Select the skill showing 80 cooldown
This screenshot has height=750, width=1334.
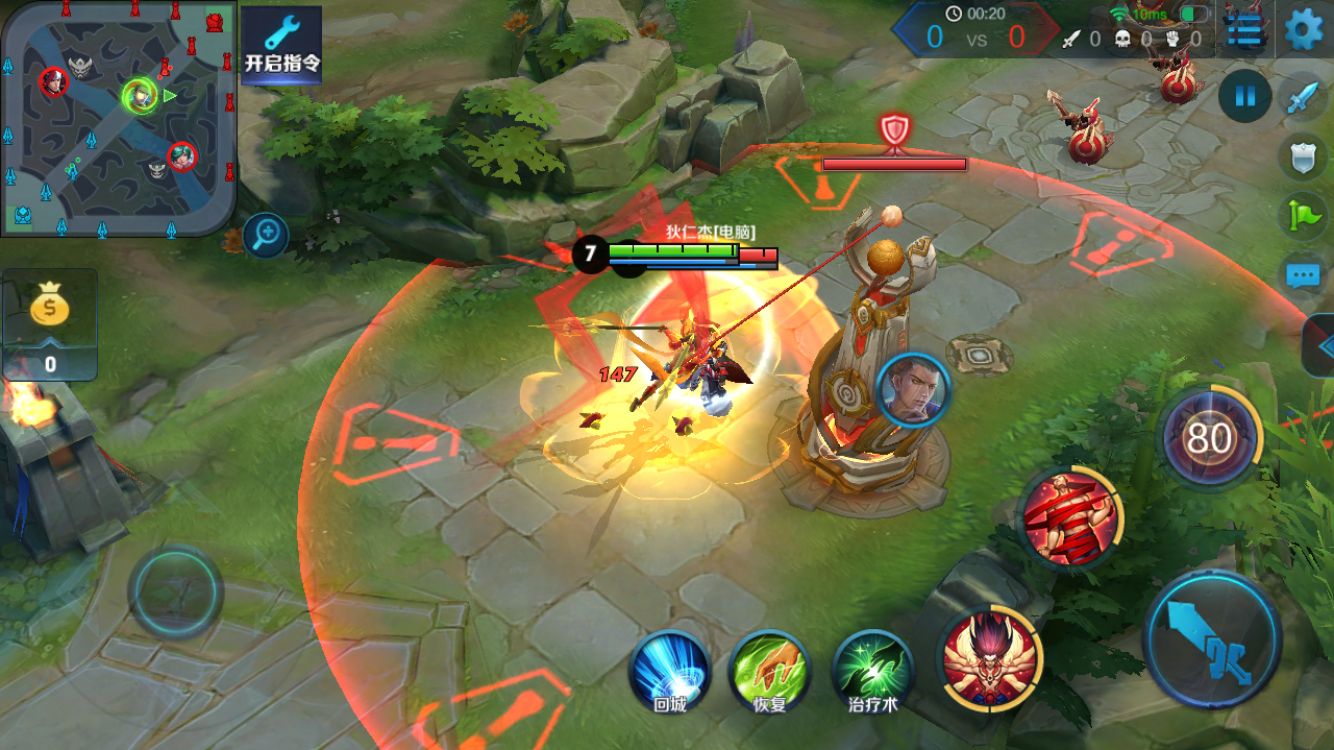(x=1208, y=438)
